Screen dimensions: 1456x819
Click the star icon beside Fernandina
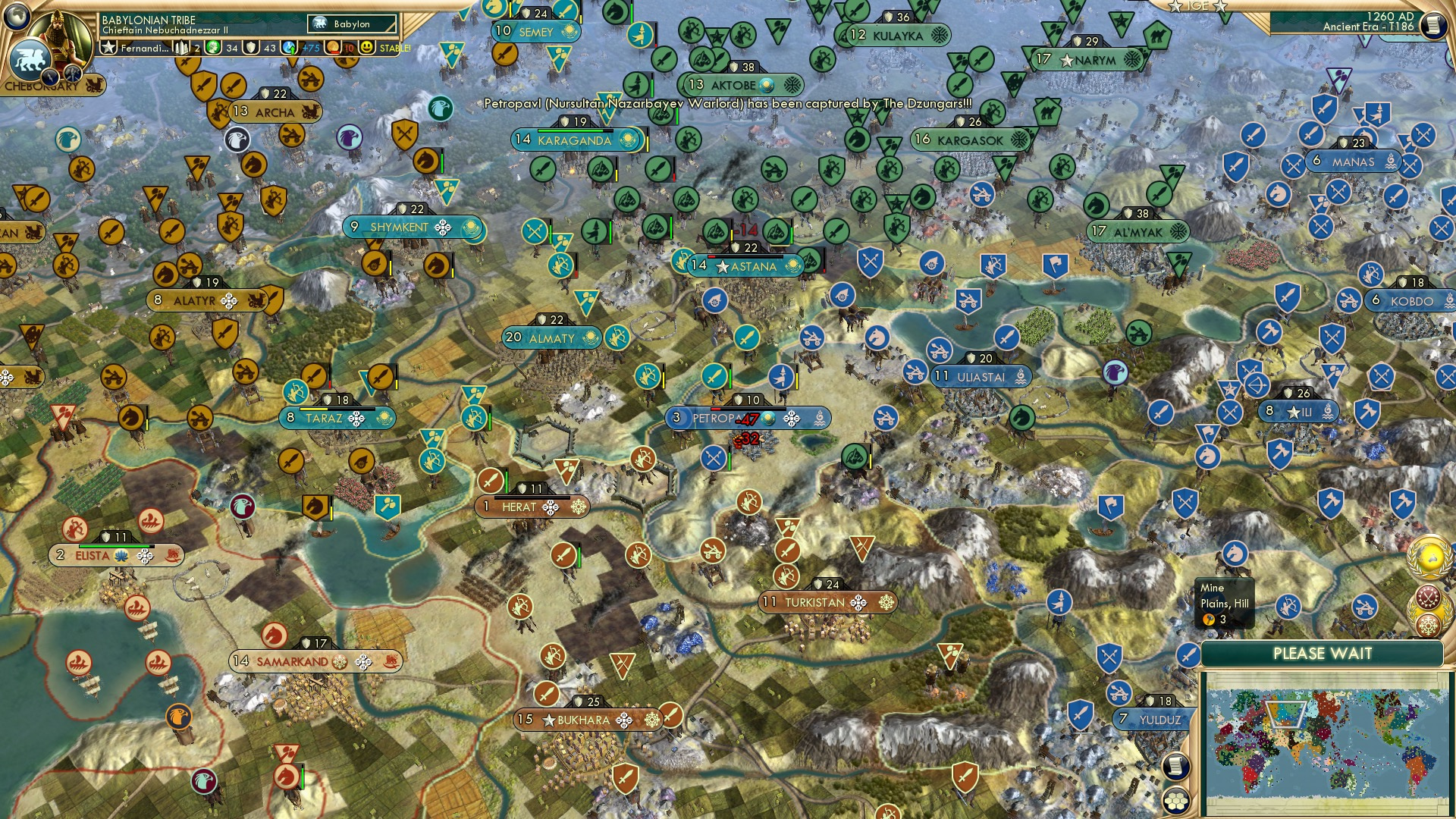click(x=109, y=48)
